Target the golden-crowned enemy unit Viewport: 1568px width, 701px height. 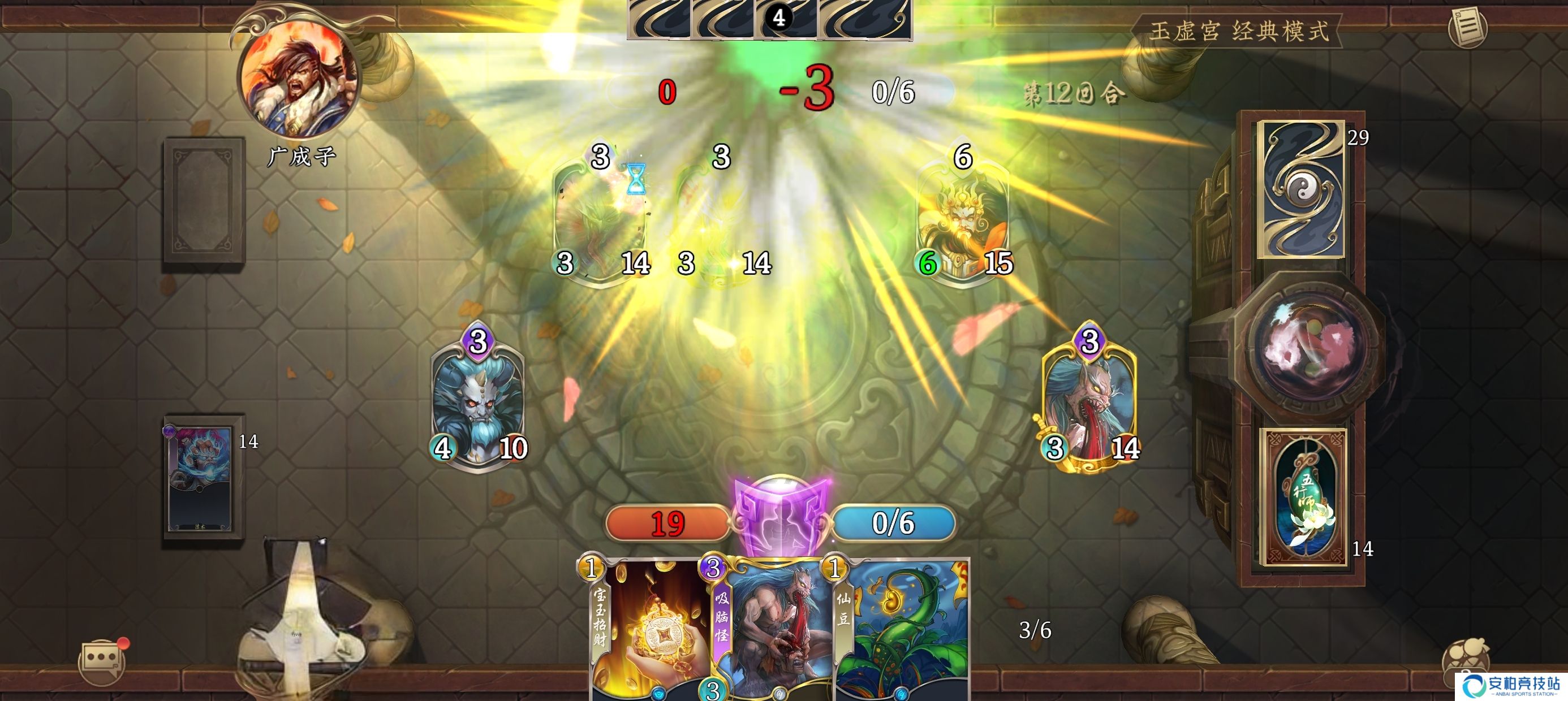[x=963, y=219]
